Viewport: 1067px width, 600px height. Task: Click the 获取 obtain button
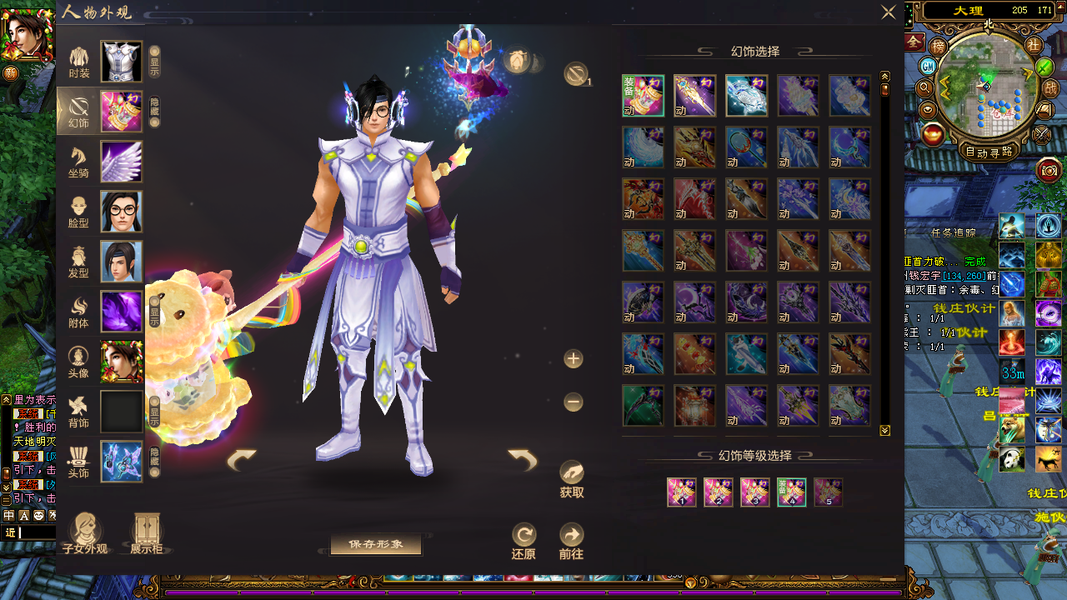[x=571, y=479]
